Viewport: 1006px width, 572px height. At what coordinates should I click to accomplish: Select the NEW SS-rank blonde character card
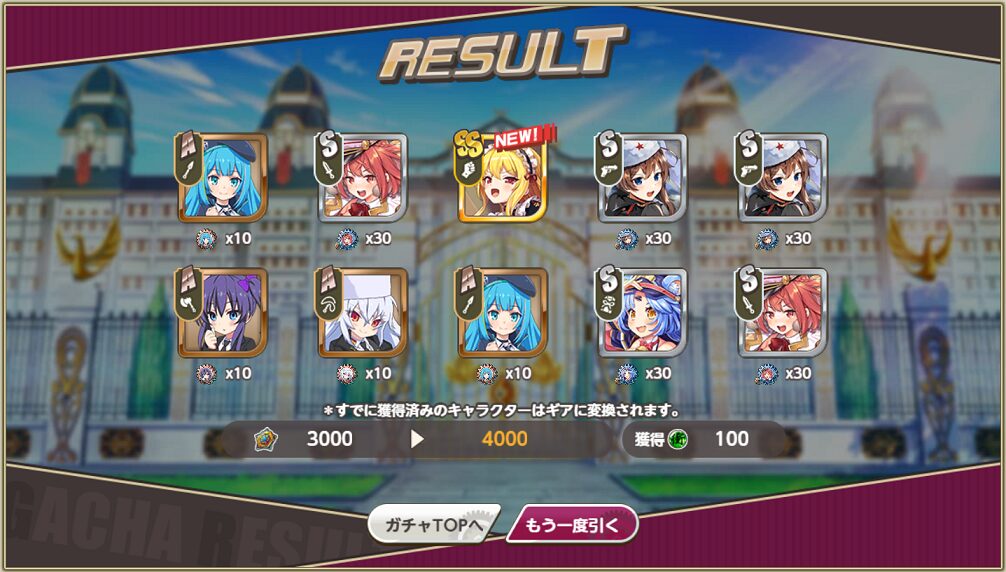[x=503, y=178]
